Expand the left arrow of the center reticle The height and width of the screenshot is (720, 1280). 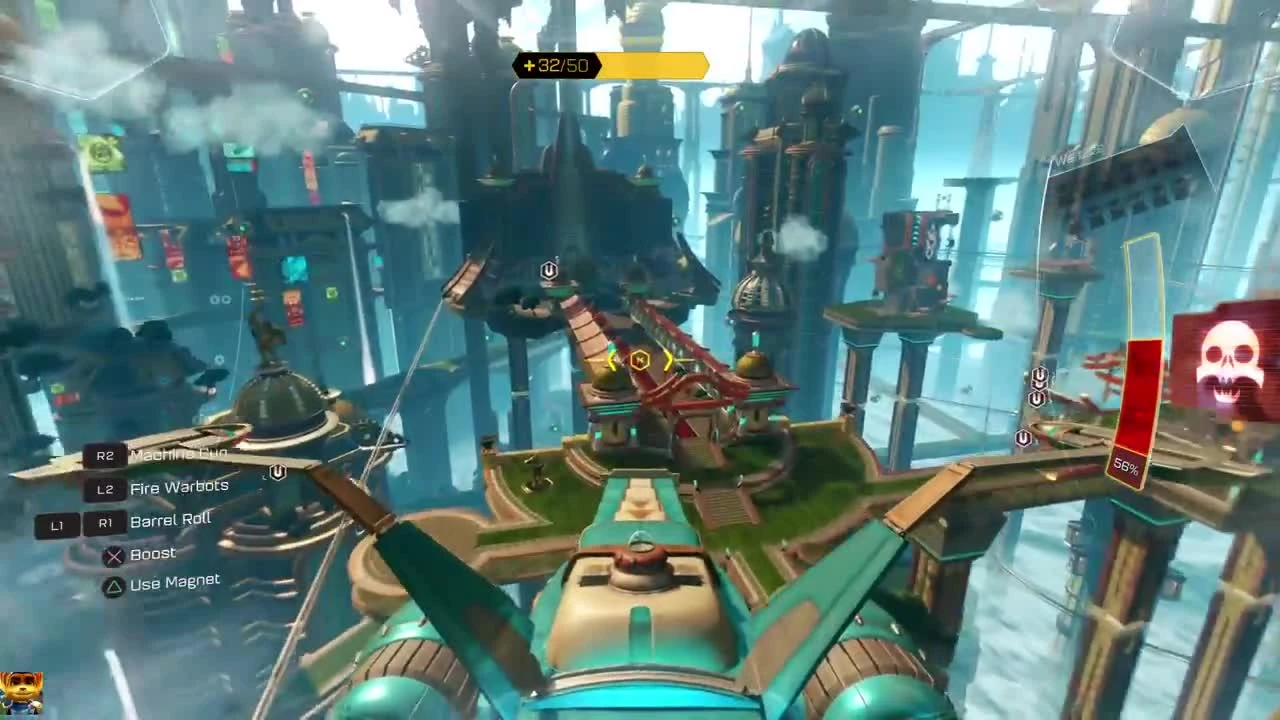[x=613, y=360]
